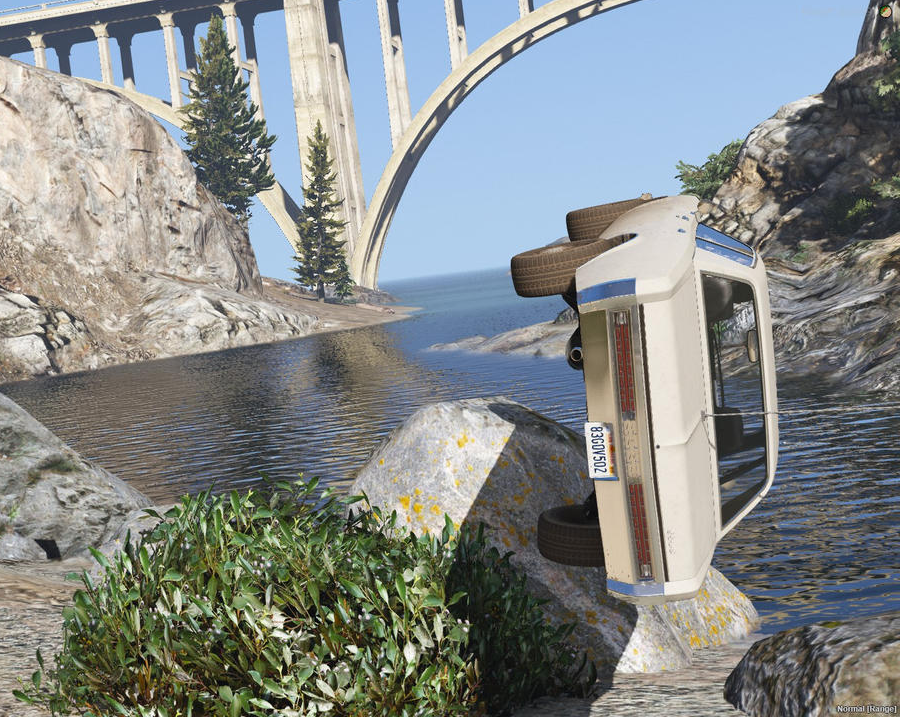Click the small round overlay icon
Viewport: 900px width, 717px height.
pos(885,10)
